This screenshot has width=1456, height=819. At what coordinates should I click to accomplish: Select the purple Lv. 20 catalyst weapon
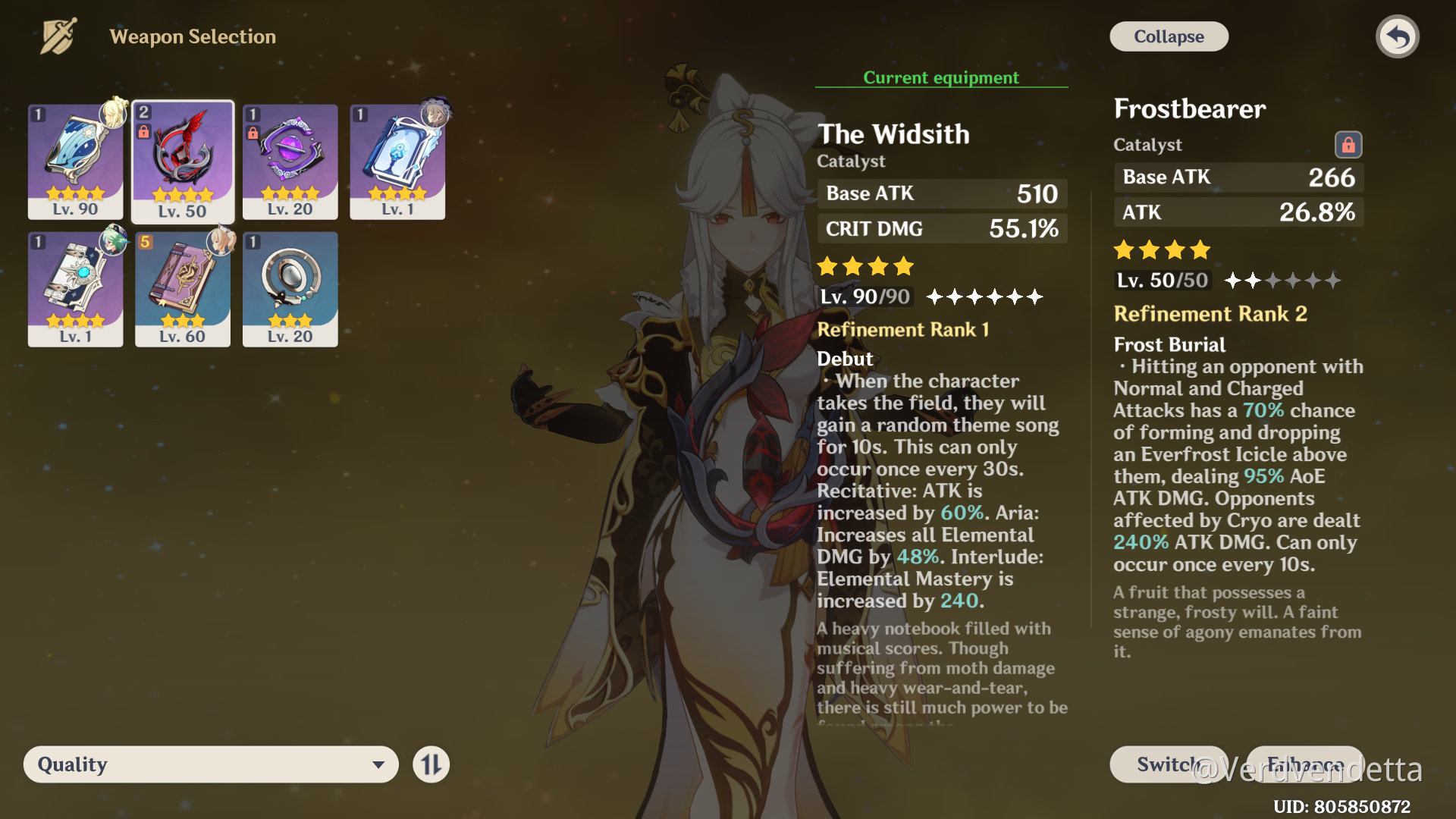tap(290, 159)
